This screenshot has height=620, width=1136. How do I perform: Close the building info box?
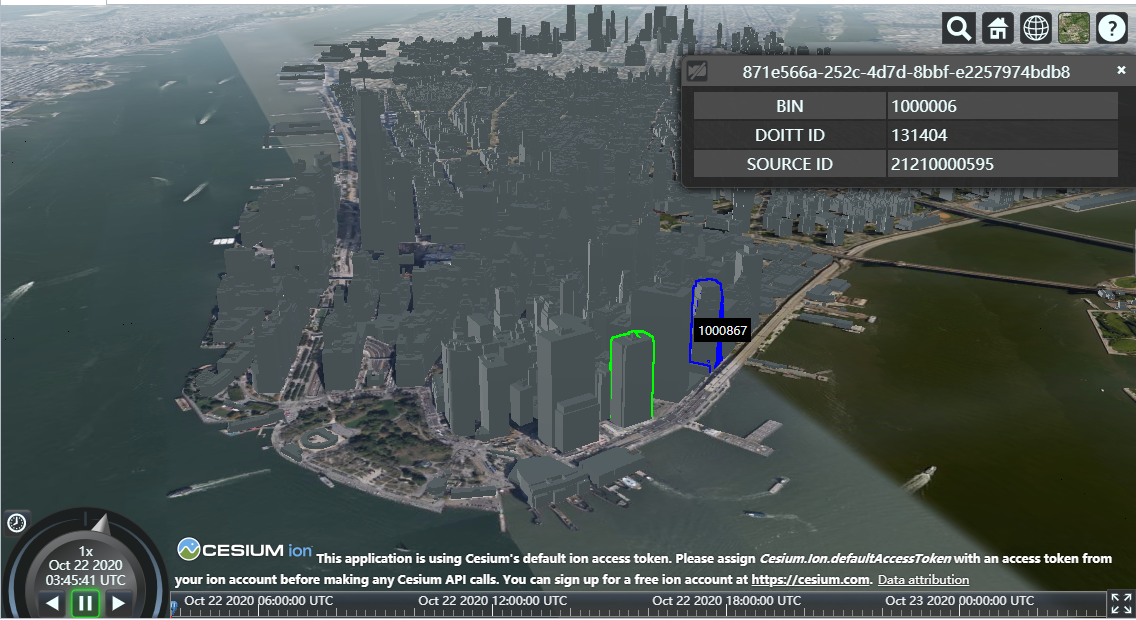[1121, 70]
